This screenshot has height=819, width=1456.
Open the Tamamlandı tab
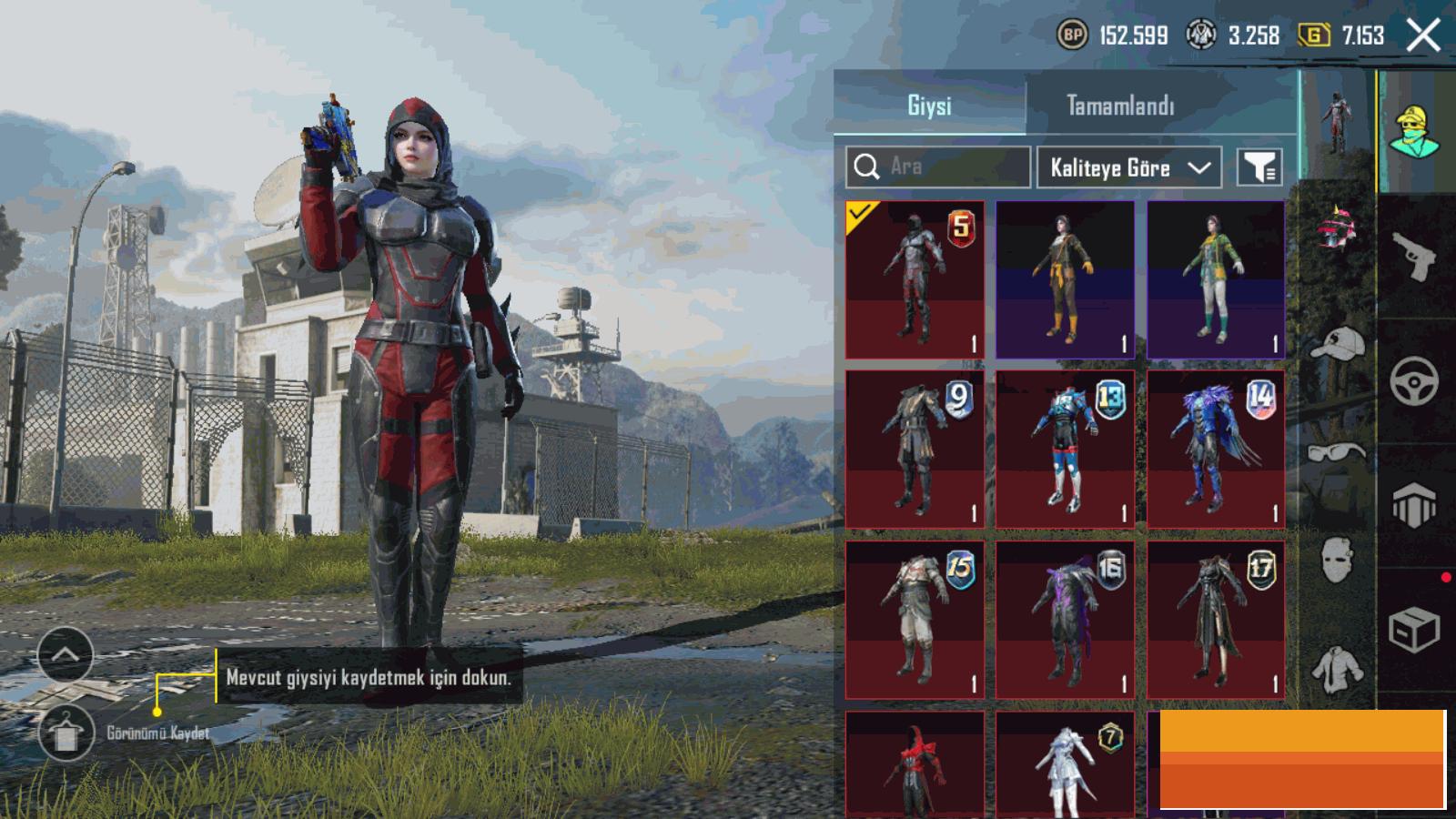(x=1120, y=106)
